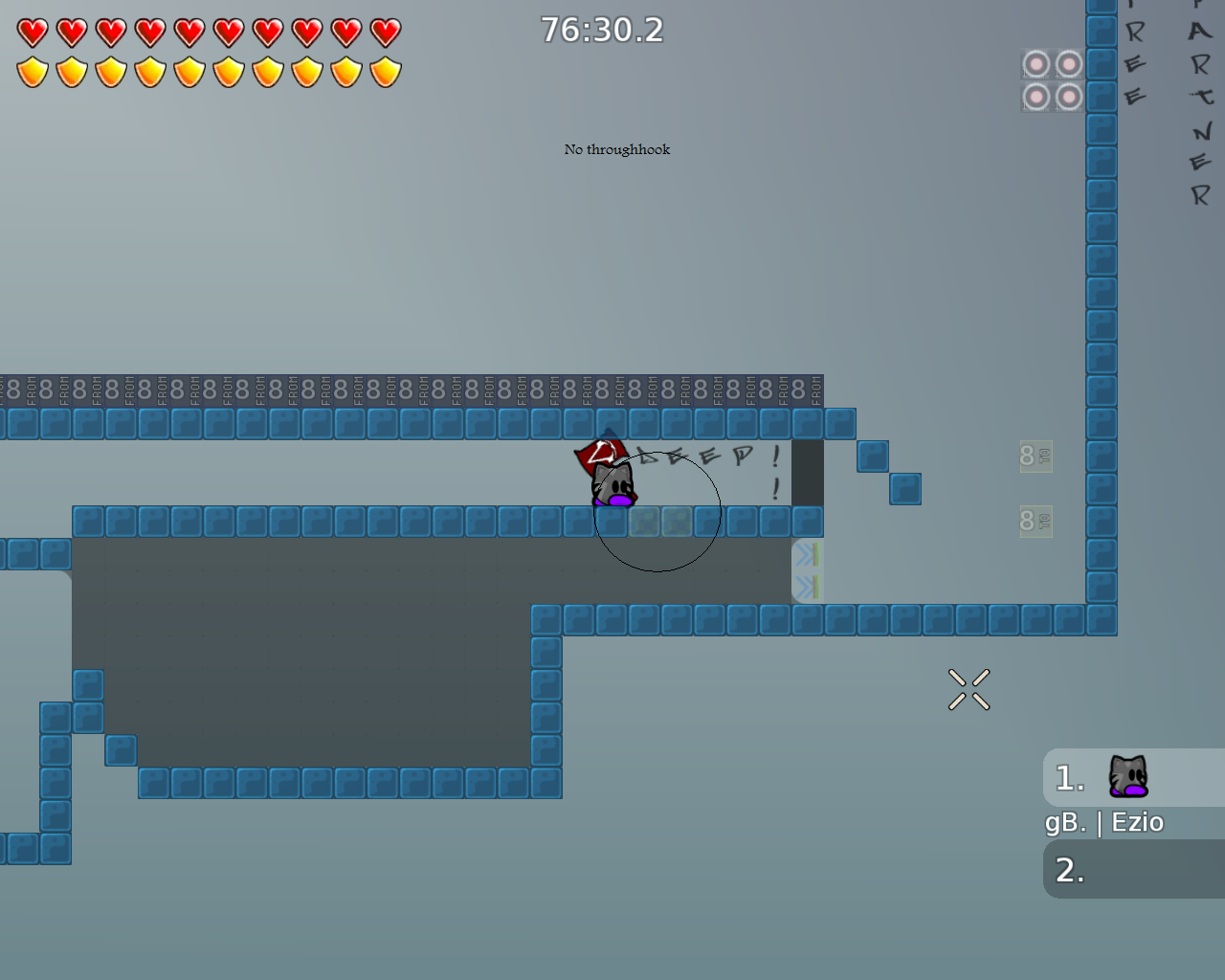Click the cat avatar in the scoreboard
The width and height of the screenshot is (1225, 980).
click(x=1129, y=775)
